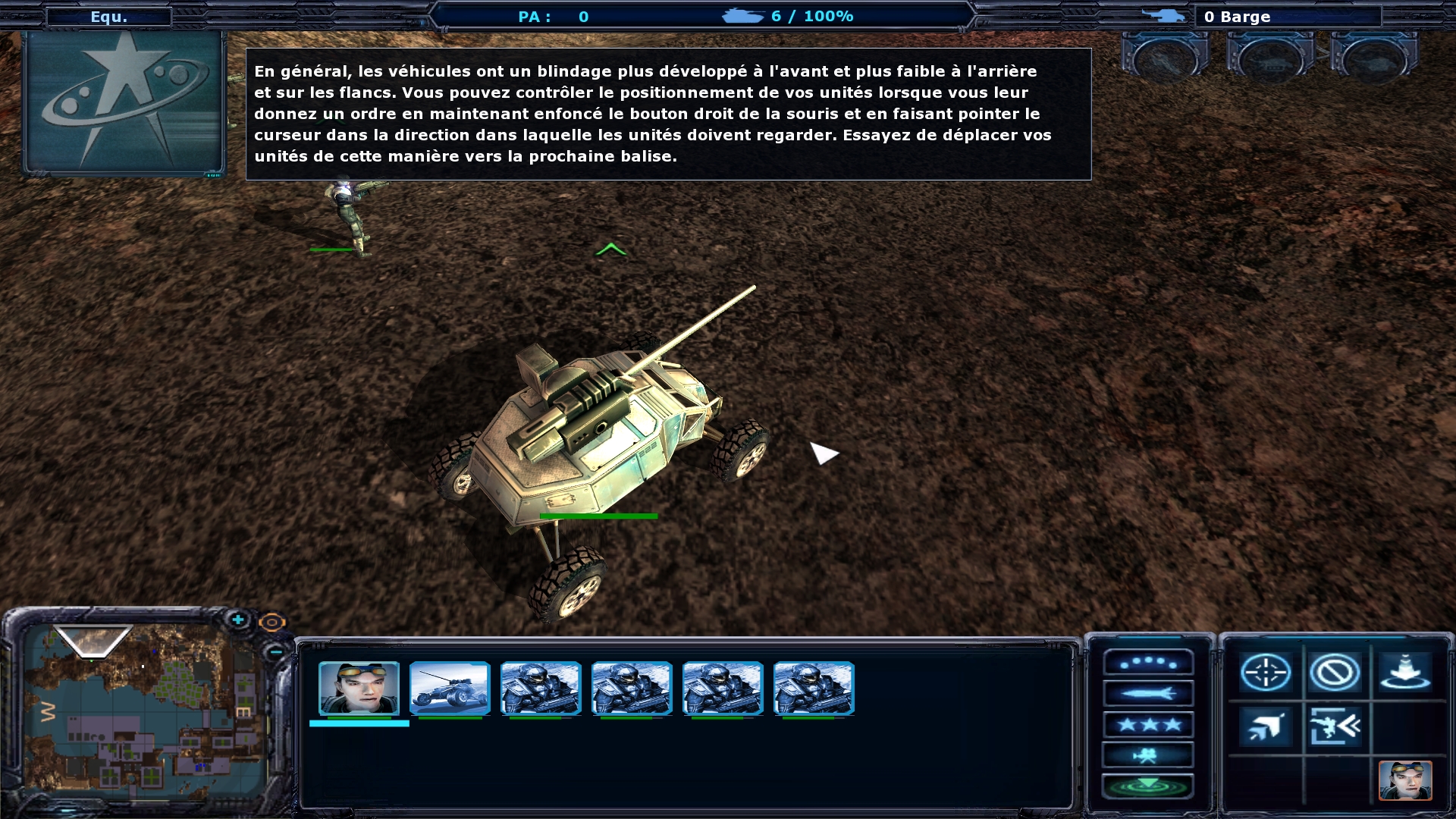Click the minimap's minus zoom button
Viewport: 1456px width, 819px height.
(276, 651)
